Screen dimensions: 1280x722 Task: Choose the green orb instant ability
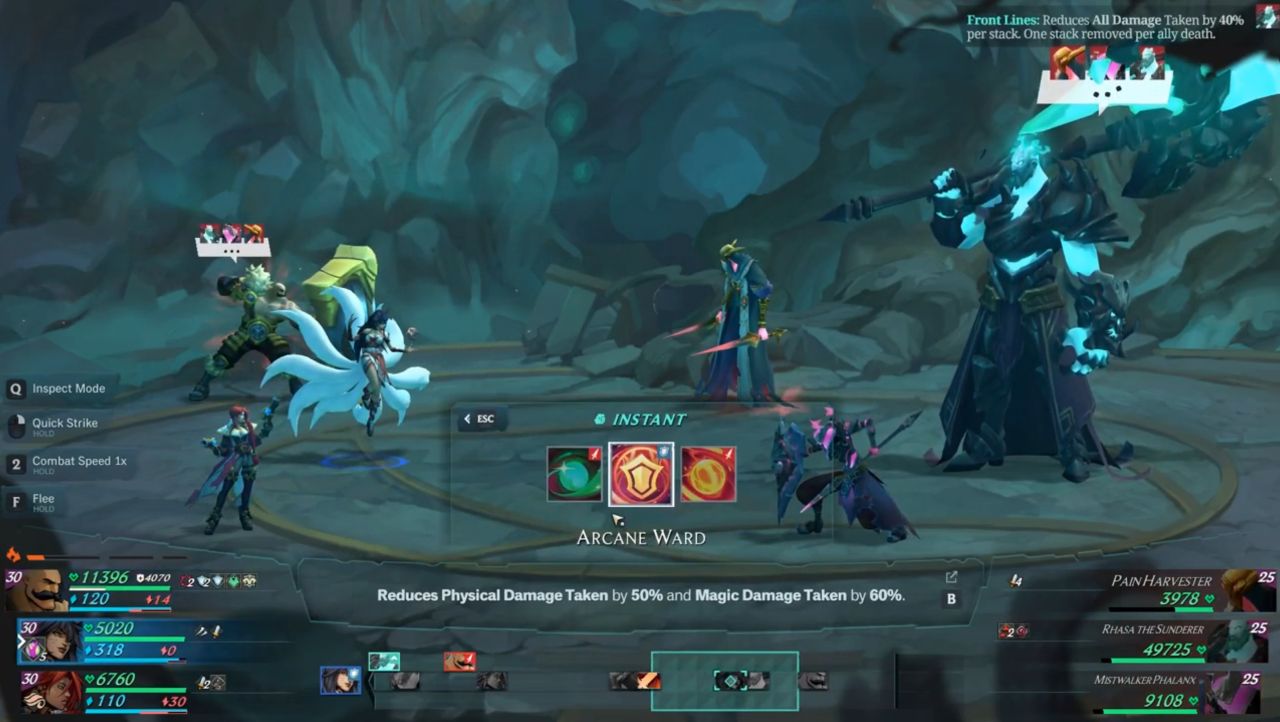[x=574, y=474]
